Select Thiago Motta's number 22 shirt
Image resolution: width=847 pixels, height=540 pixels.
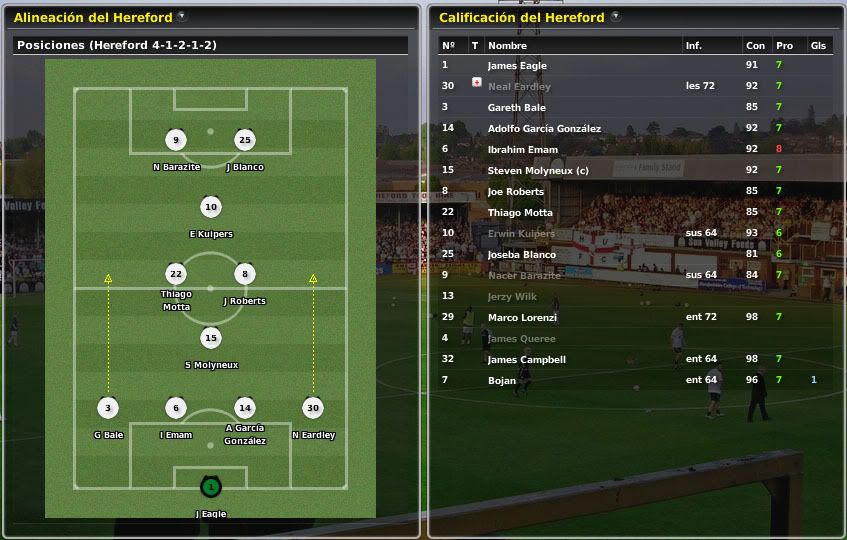coord(176,274)
